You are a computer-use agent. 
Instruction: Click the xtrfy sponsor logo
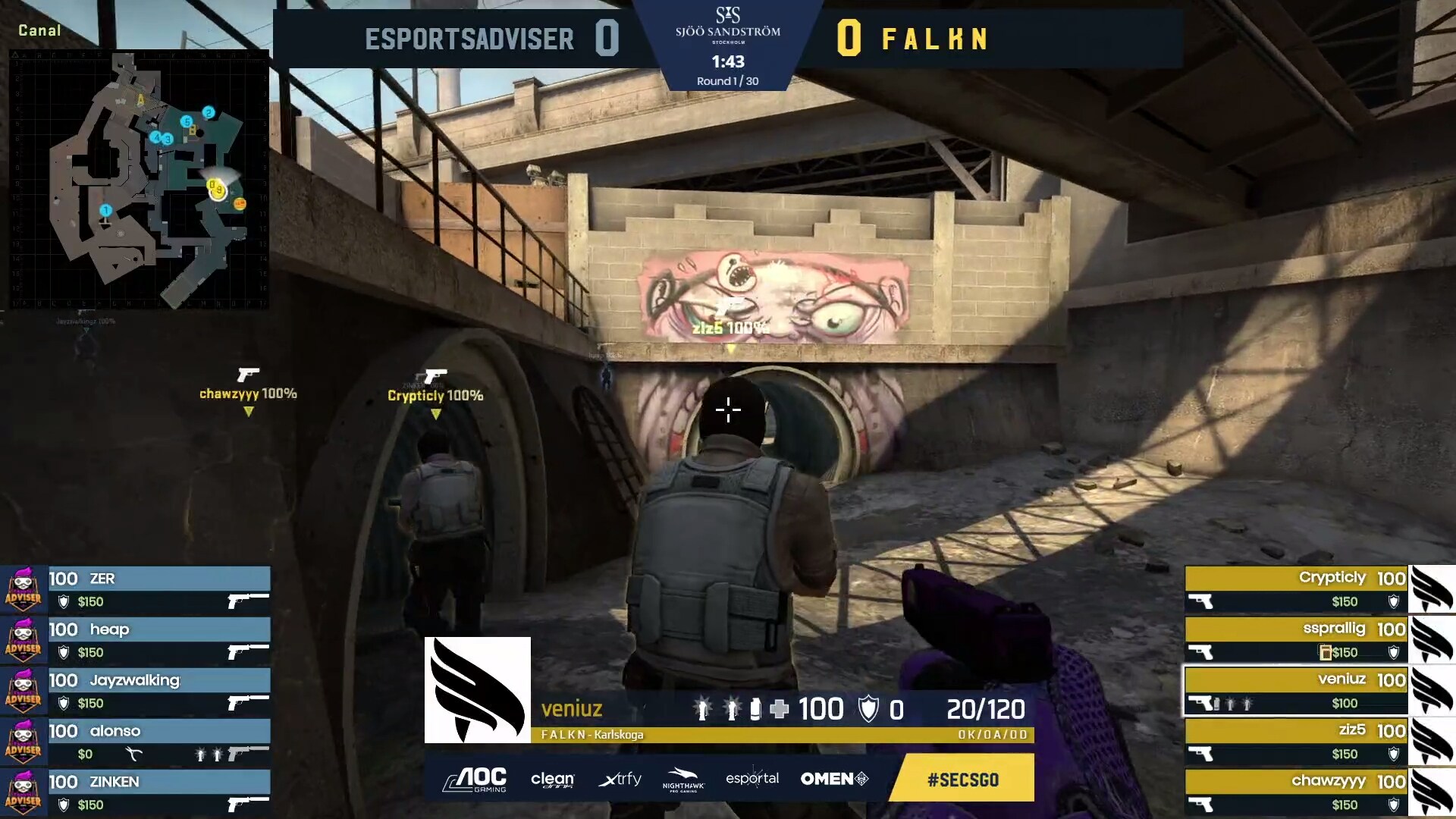pyautogui.click(x=619, y=779)
